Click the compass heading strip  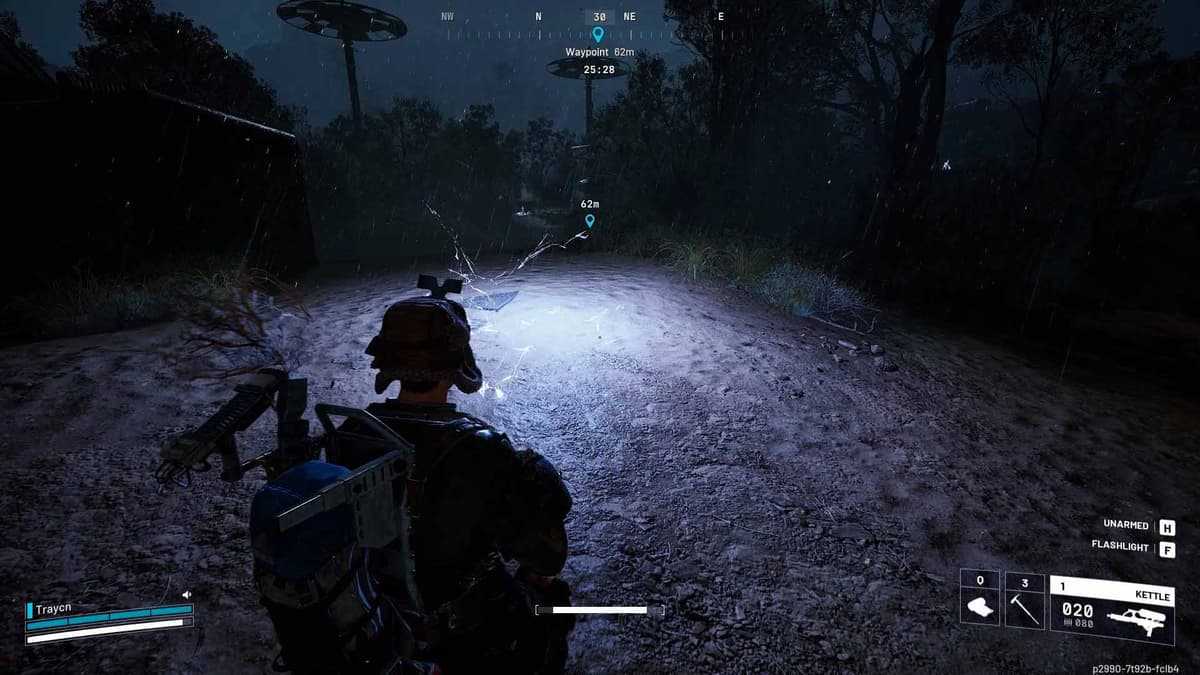tap(598, 17)
